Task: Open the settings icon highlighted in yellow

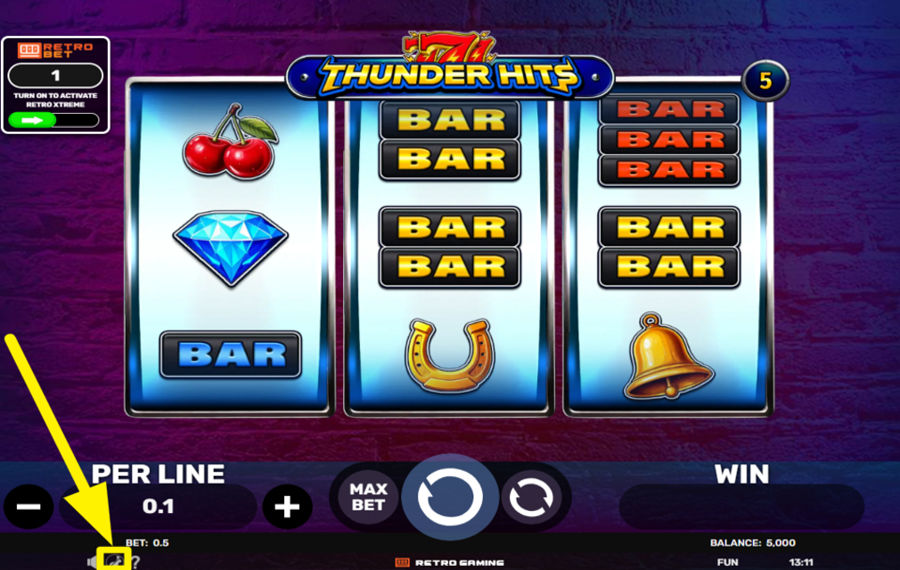Action: pos(114,560)
